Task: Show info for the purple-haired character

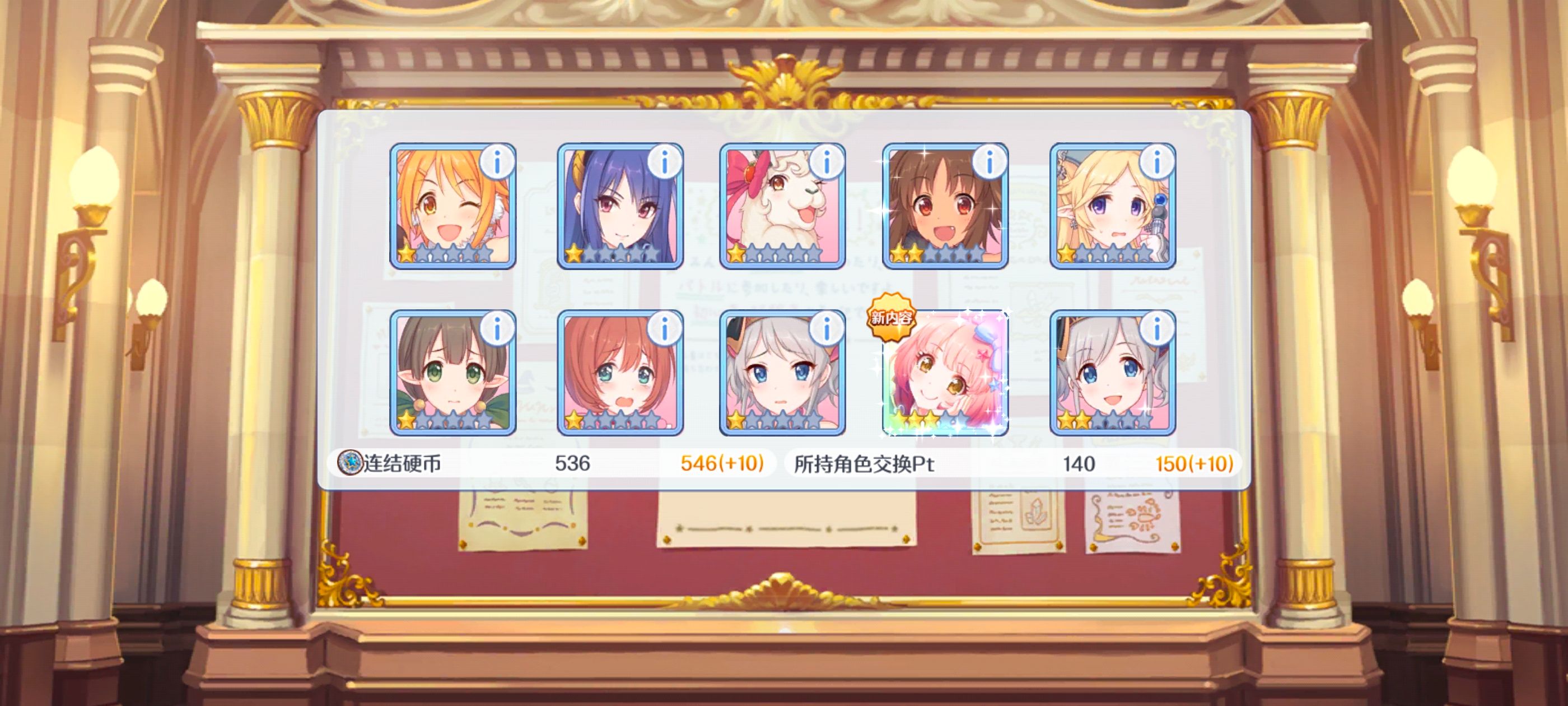Action: click(664, 162)
